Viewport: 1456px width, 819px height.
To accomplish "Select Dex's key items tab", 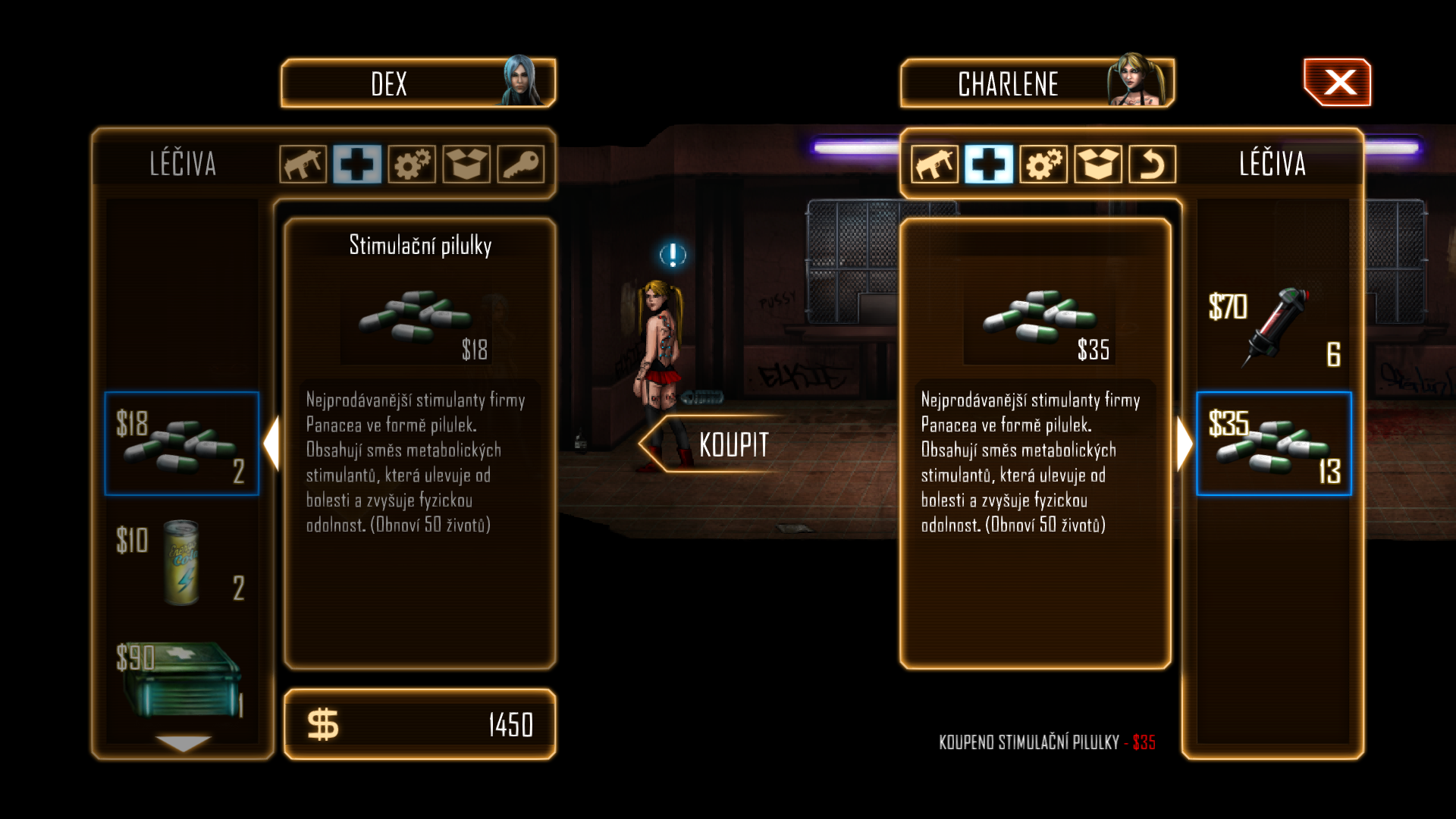I will [x=521, y=164].
